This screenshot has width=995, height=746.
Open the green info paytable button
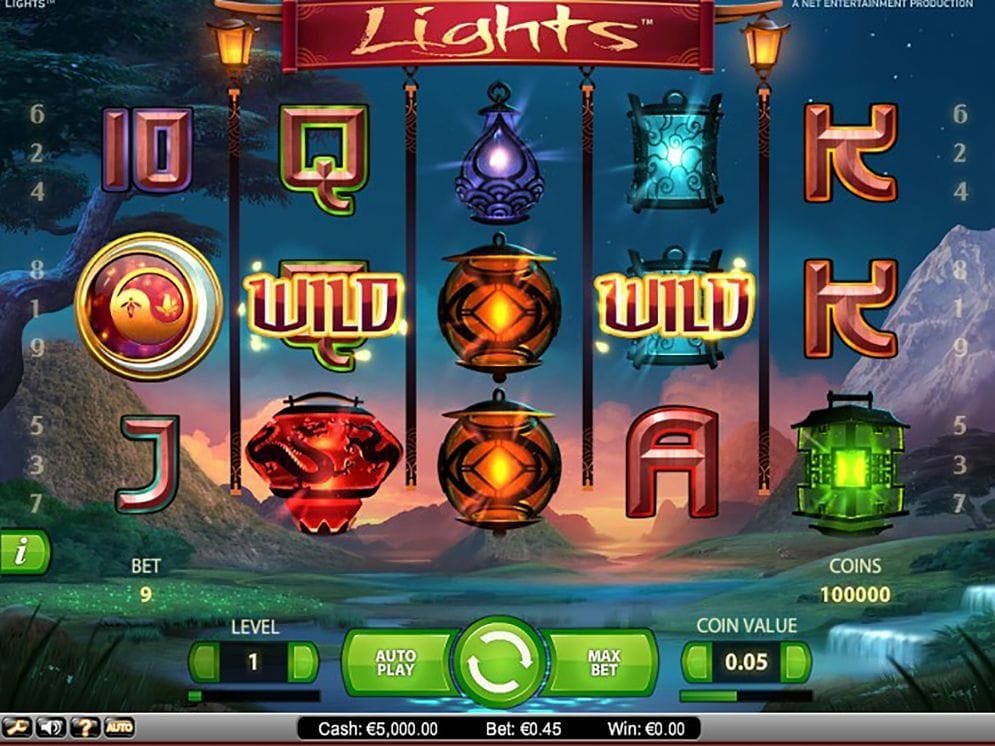tap(22, 551)
